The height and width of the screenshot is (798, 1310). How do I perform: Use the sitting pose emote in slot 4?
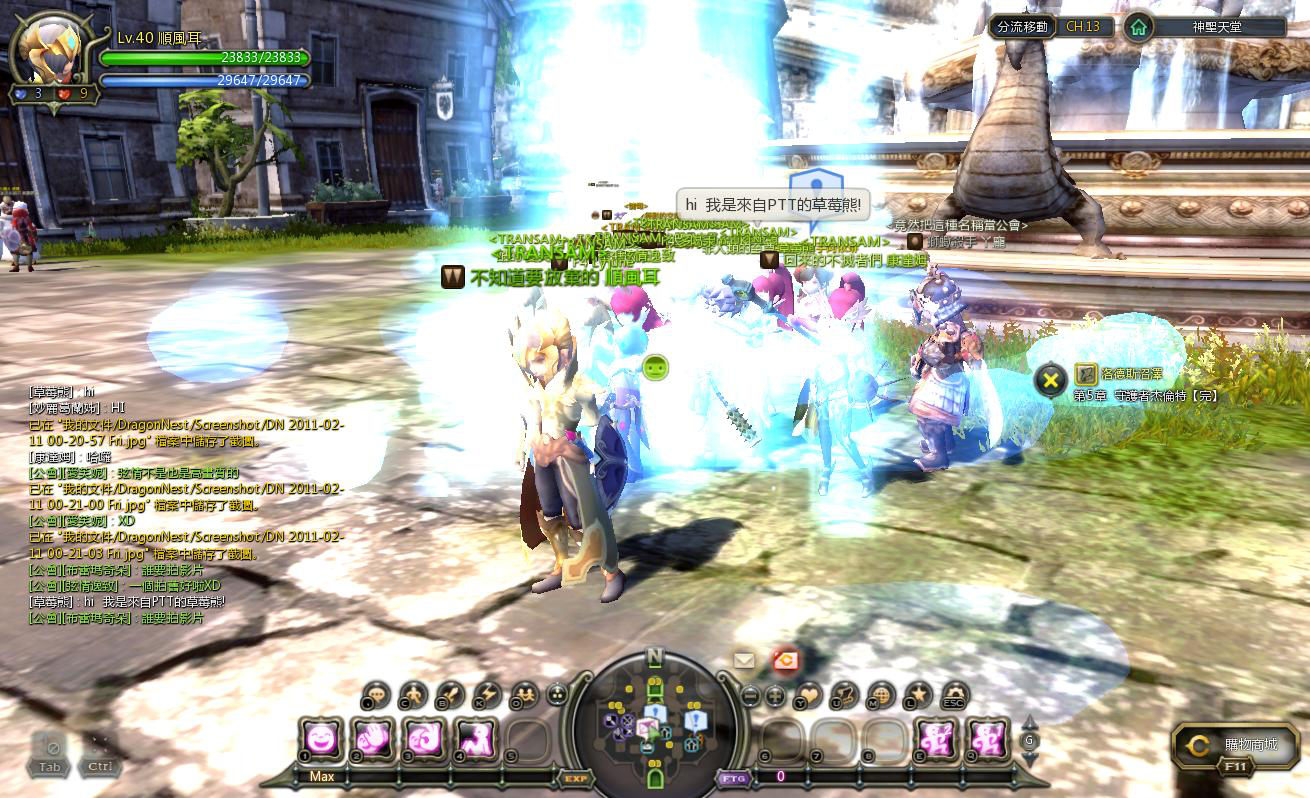tap(477, 741)
